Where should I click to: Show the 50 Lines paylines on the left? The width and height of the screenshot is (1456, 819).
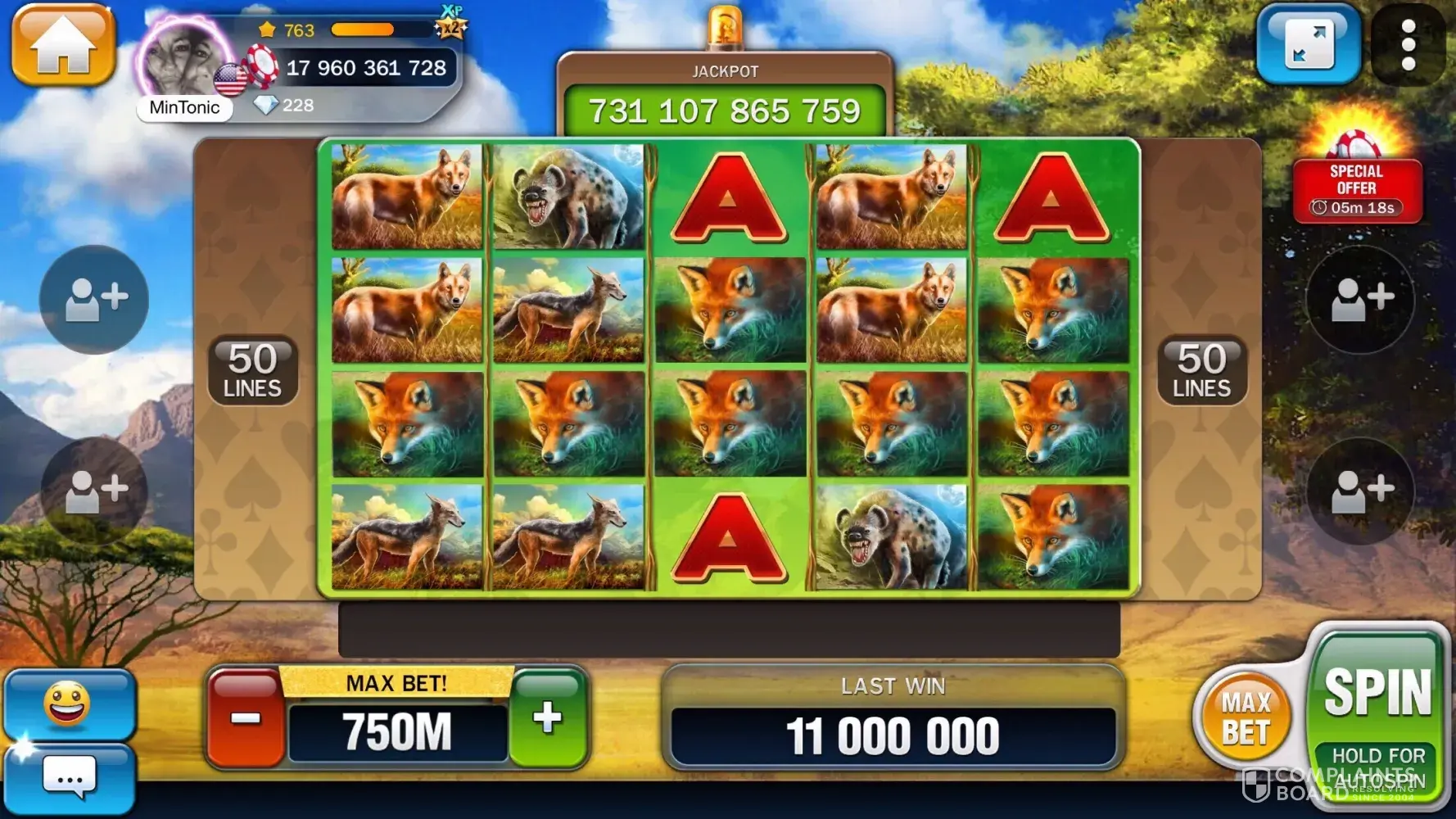252,370
